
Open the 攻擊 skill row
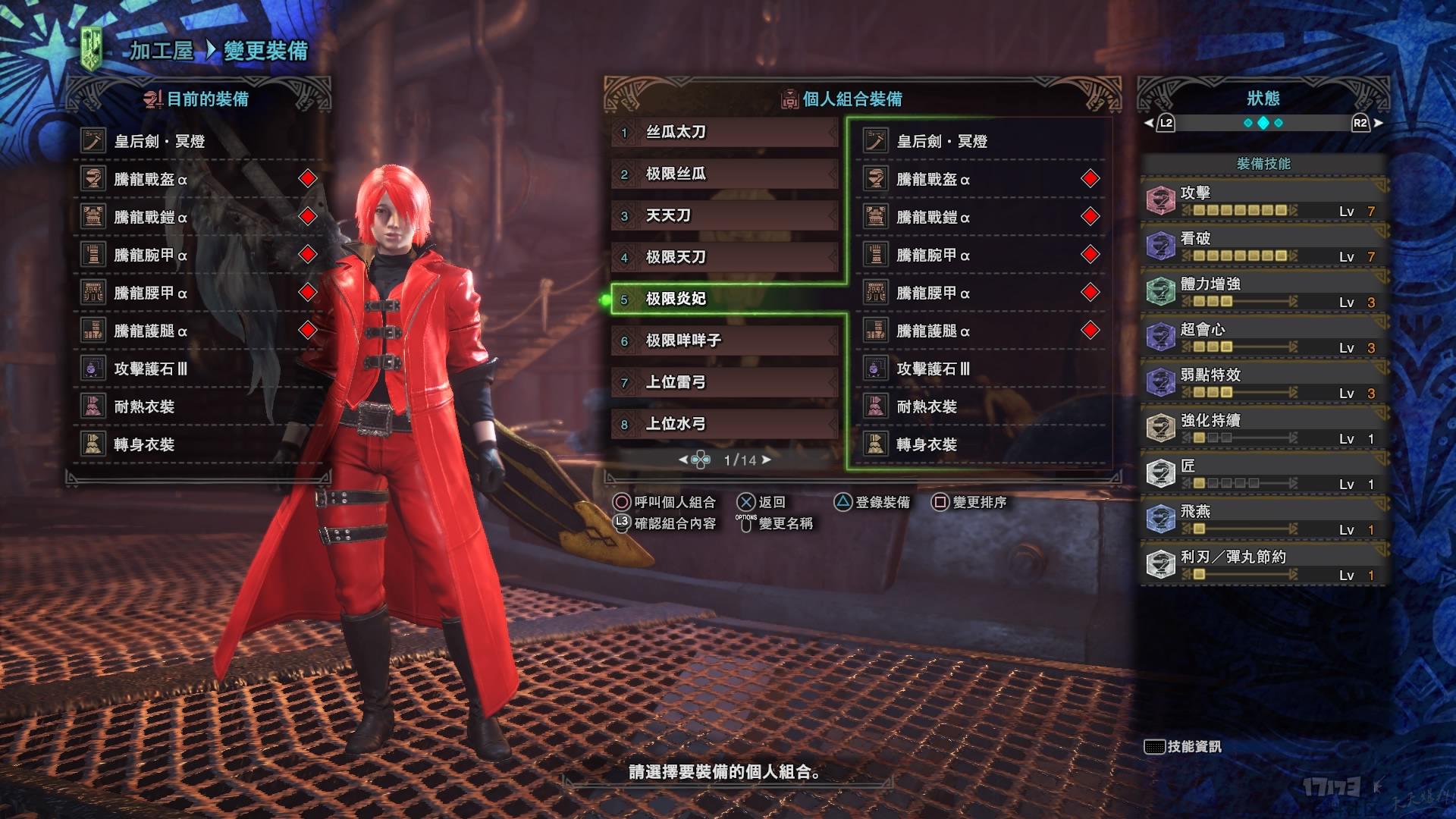(1263, 201)
